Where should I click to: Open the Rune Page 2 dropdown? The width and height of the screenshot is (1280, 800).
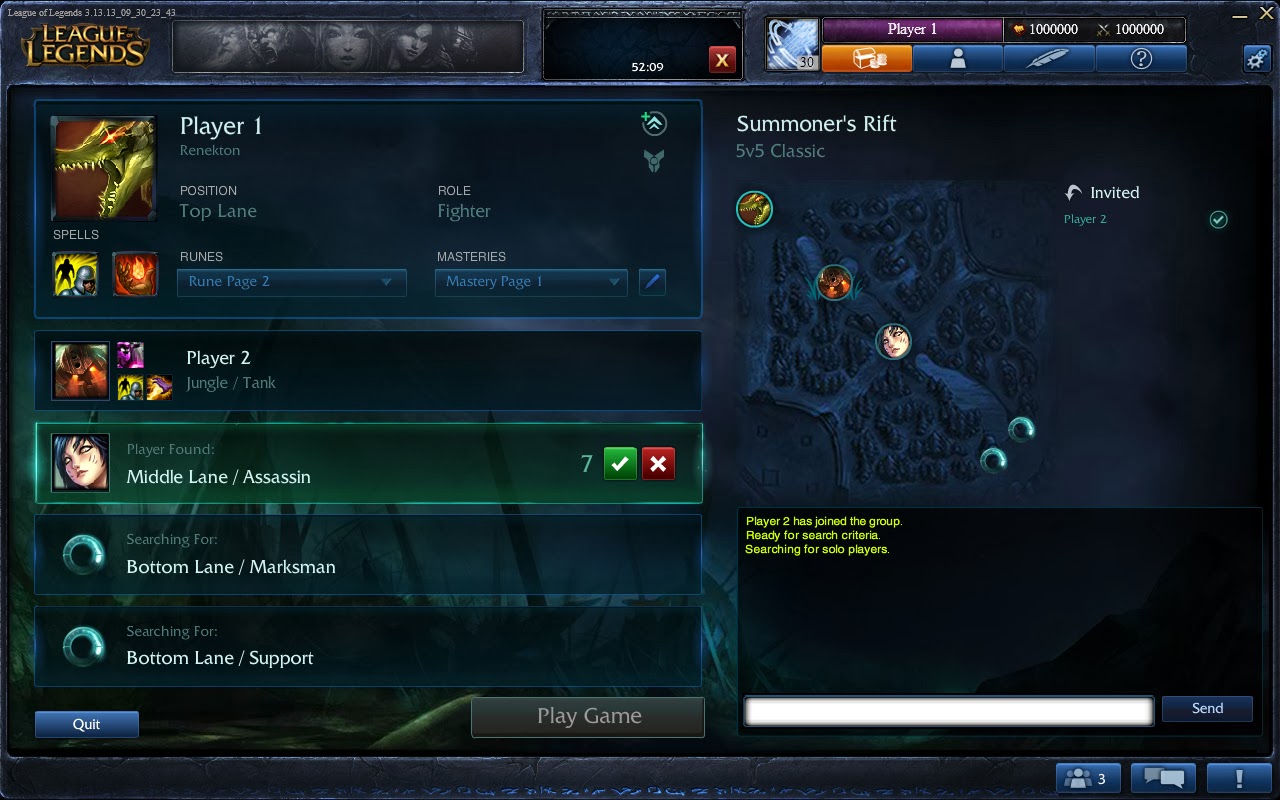point(291,282)
